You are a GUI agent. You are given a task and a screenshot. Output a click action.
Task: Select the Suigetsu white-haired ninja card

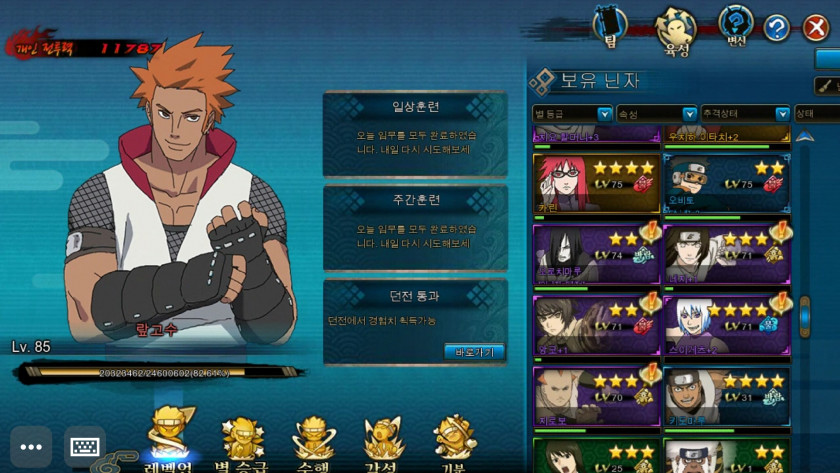coord(726,325)
